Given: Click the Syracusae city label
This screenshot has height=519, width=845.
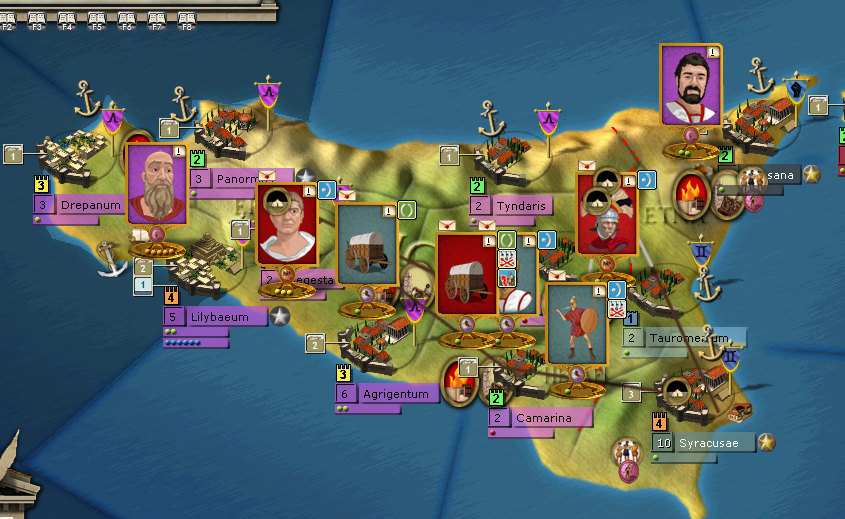Looking at the screenshot, I should click(x=712, y=442).
